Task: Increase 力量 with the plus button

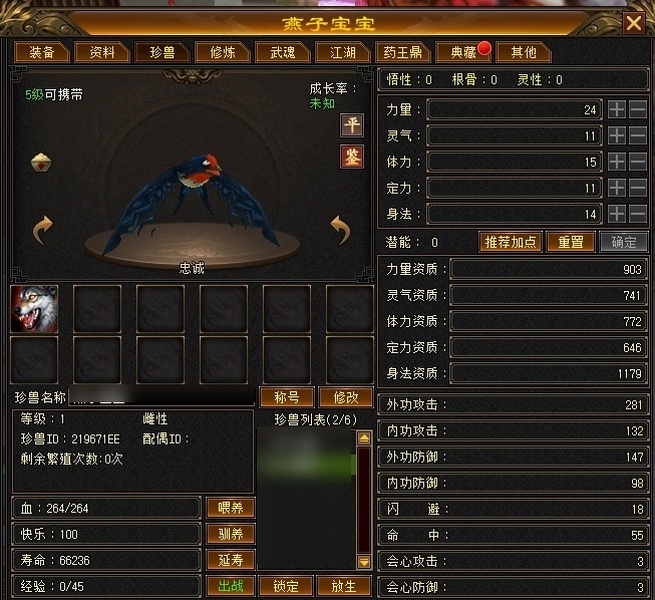Action: 617,109
